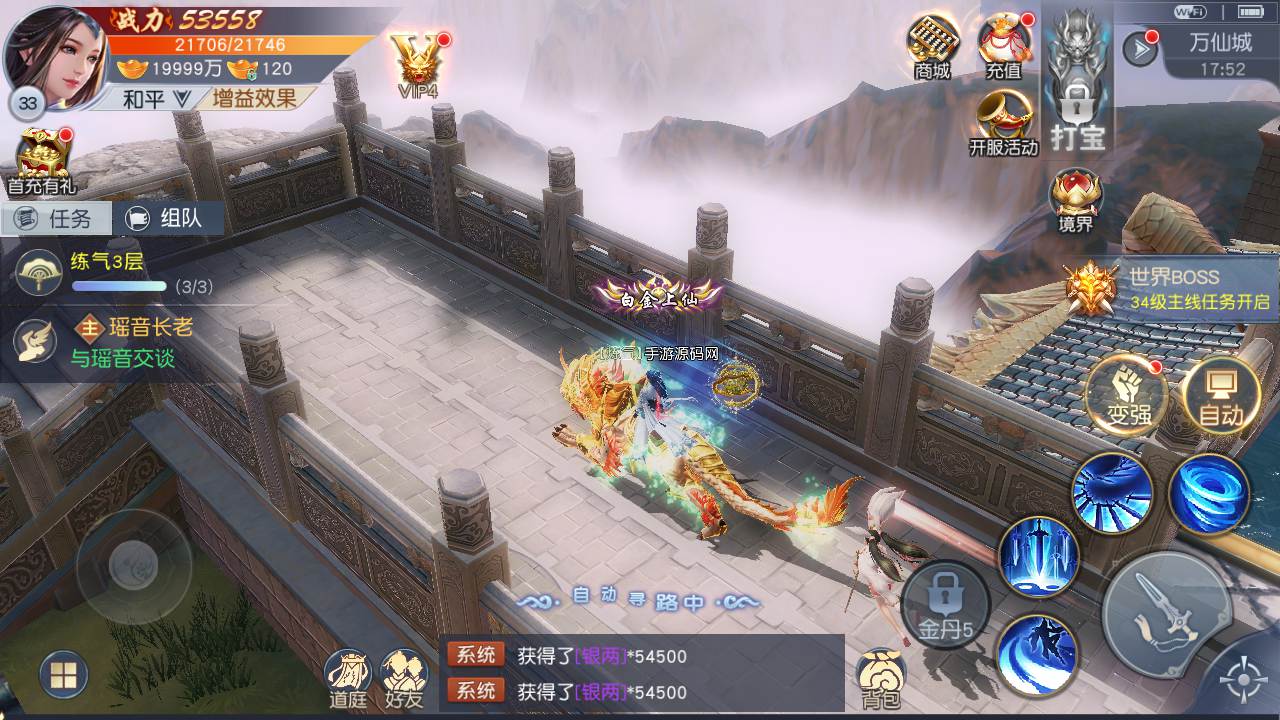Activate the blue whirlwind skill

[x=1209, y=494]
